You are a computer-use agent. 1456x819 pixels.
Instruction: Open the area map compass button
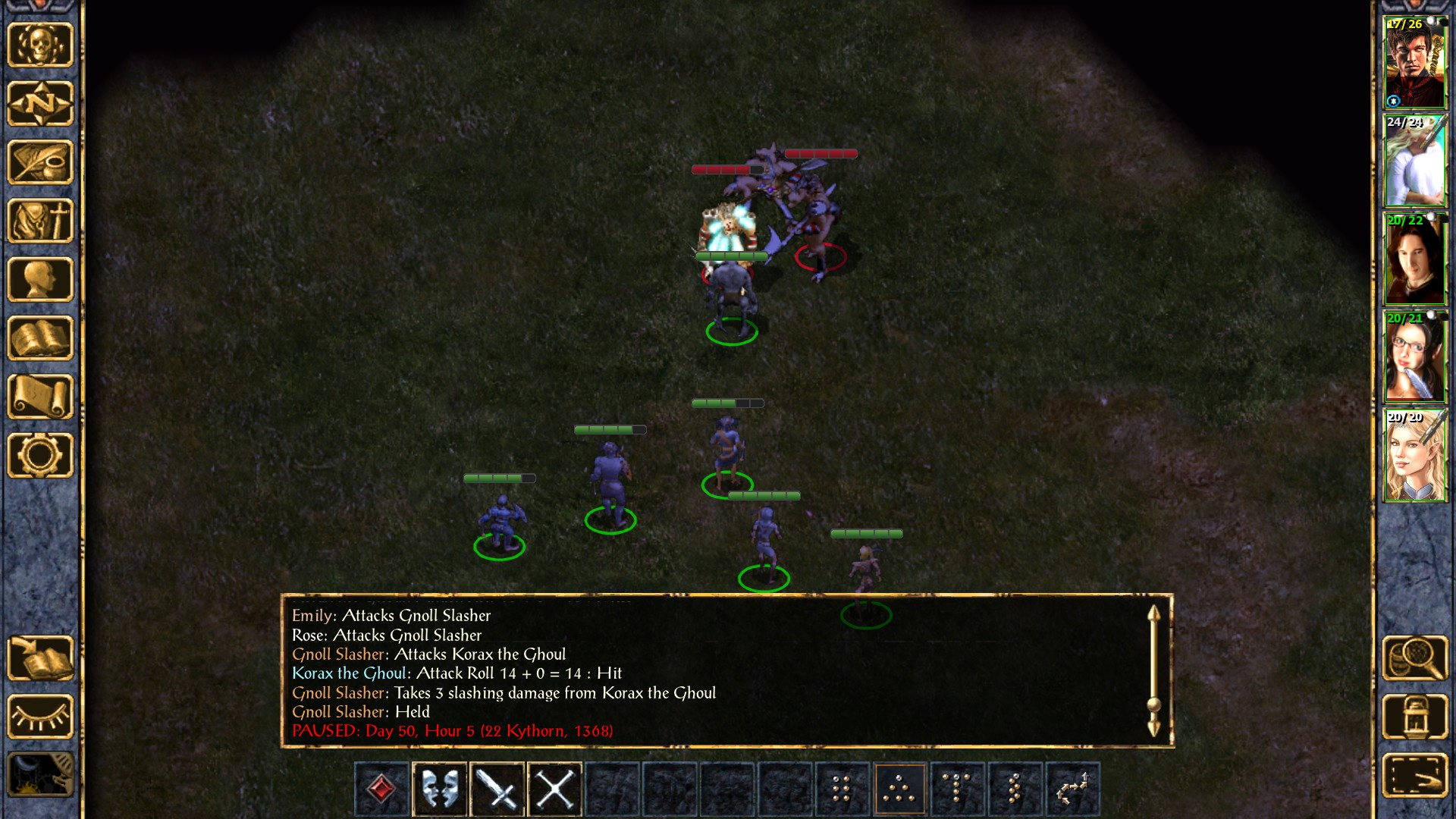pos(40,103)
